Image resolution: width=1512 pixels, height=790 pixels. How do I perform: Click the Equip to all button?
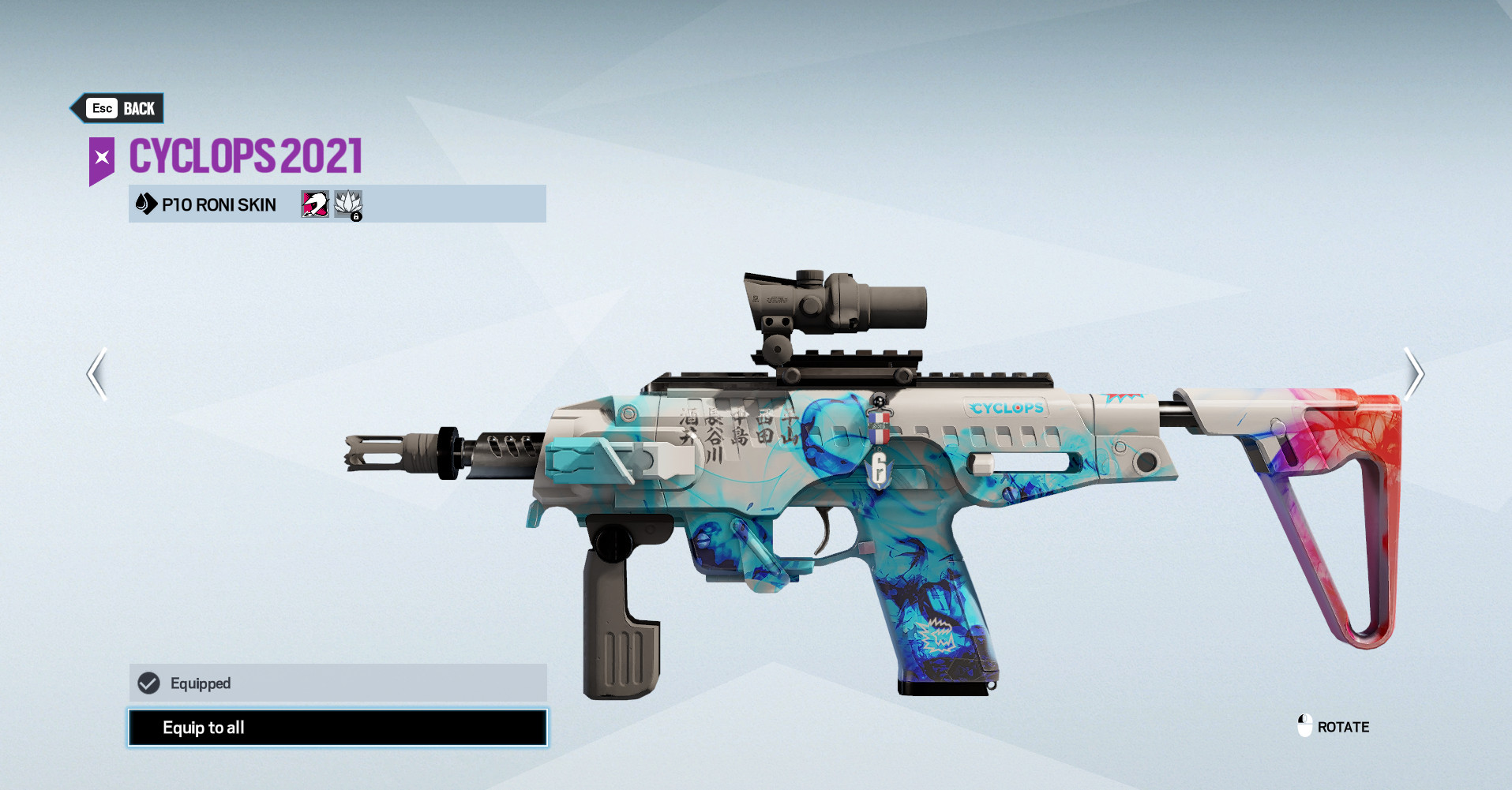point(337,728)
